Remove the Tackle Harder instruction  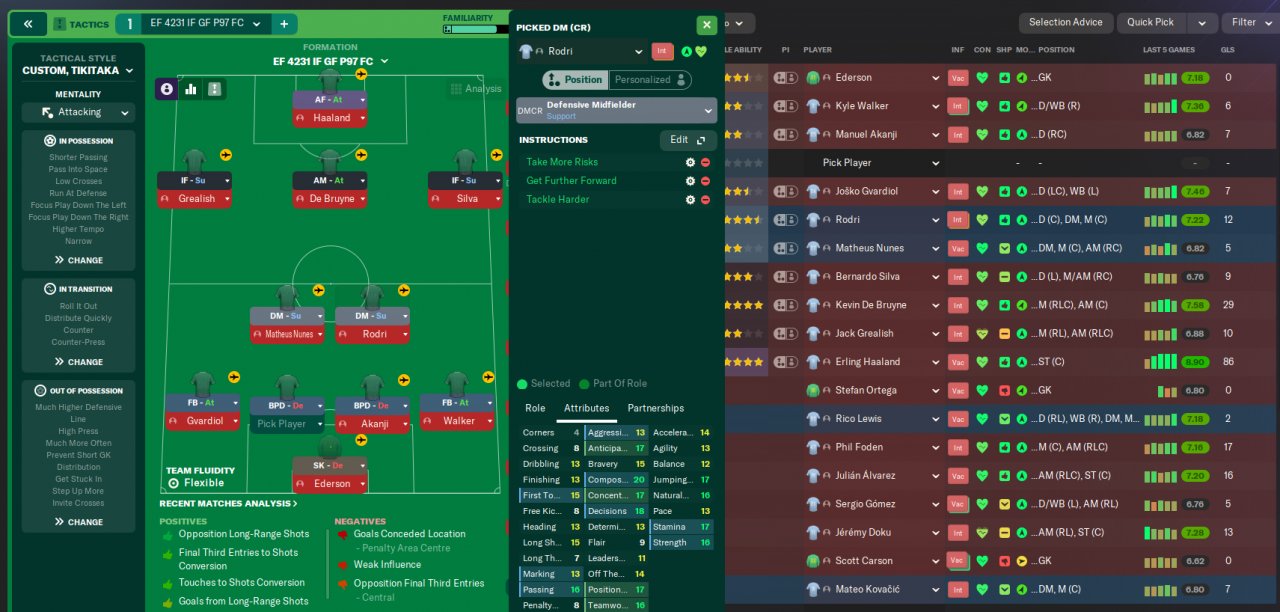click(x=705, y=200)
